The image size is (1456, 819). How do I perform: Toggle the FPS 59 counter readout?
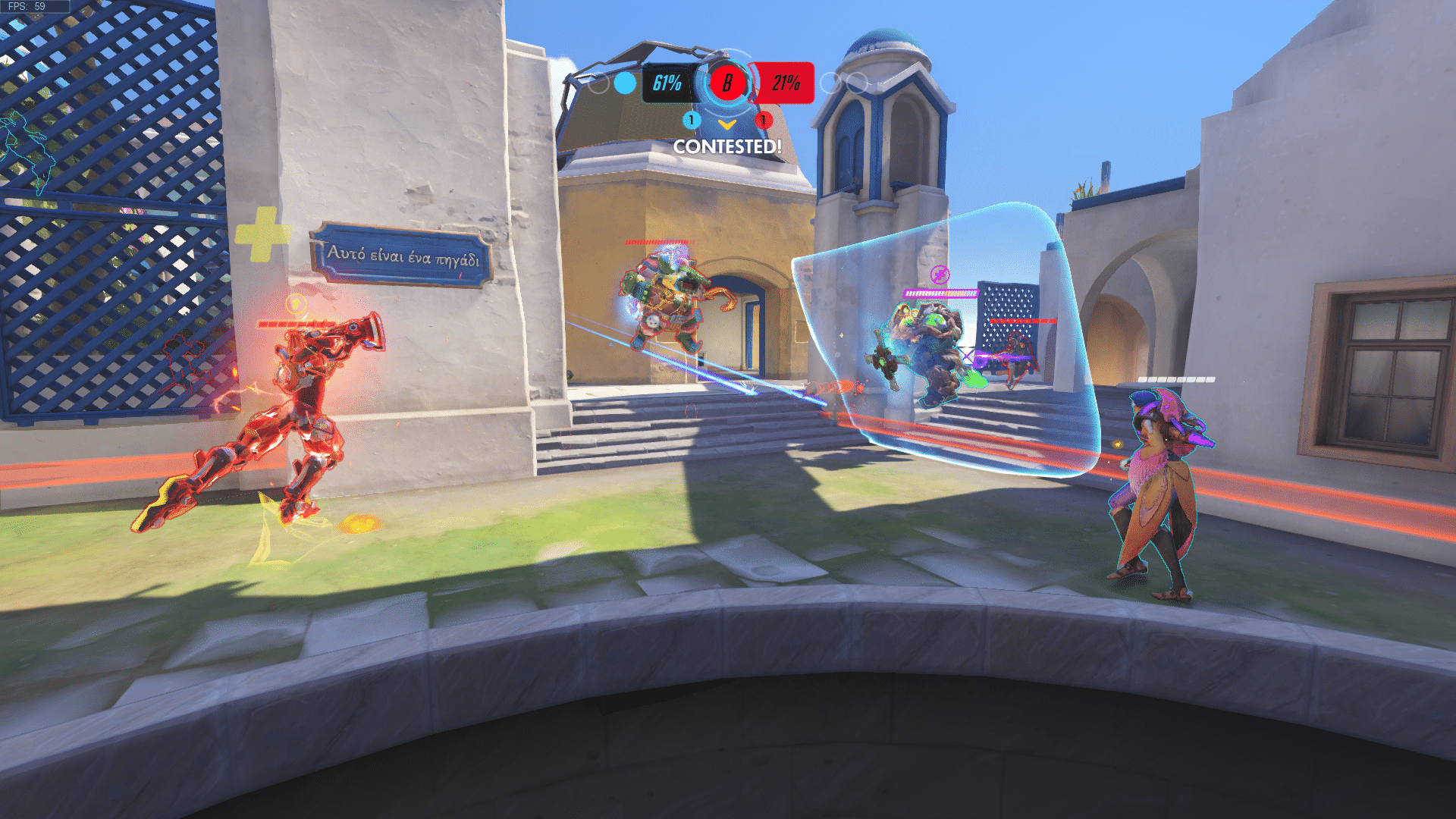[x=27, y=6]
